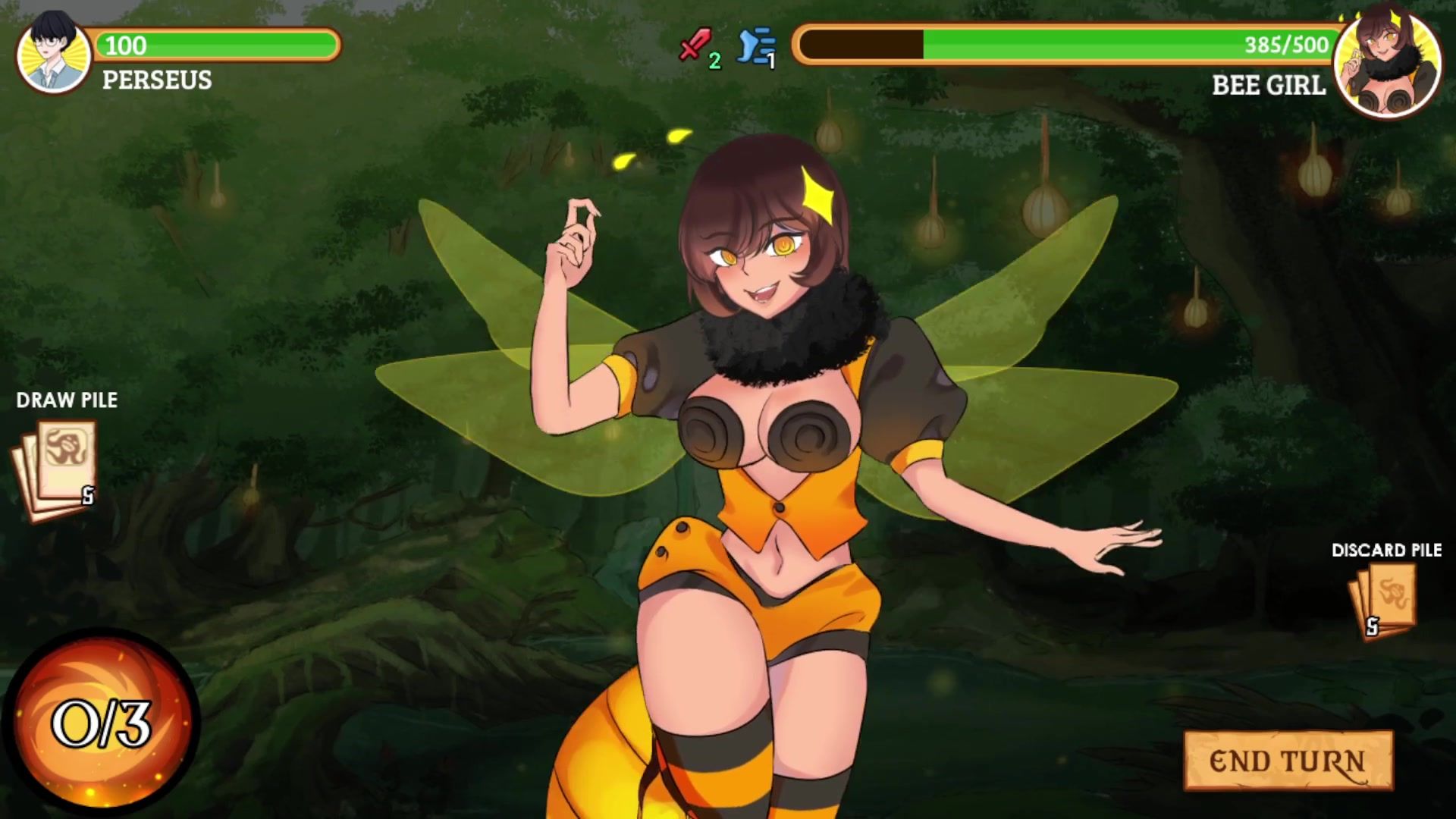Screen dimensions: 1456x819
Task: Inspect the blue speed status icon
Action: click(x=756, y=47)
